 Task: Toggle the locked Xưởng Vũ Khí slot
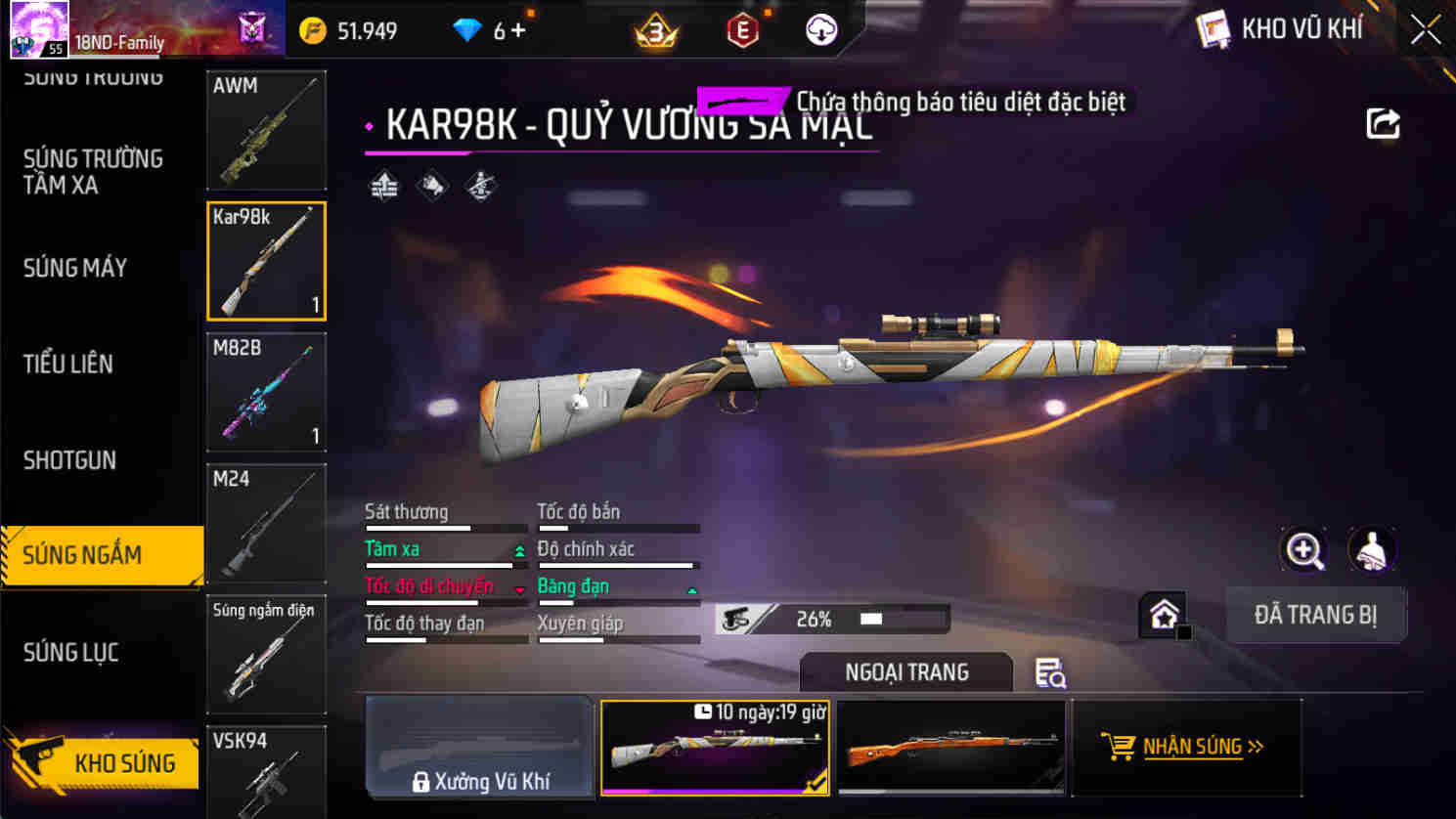479,748
